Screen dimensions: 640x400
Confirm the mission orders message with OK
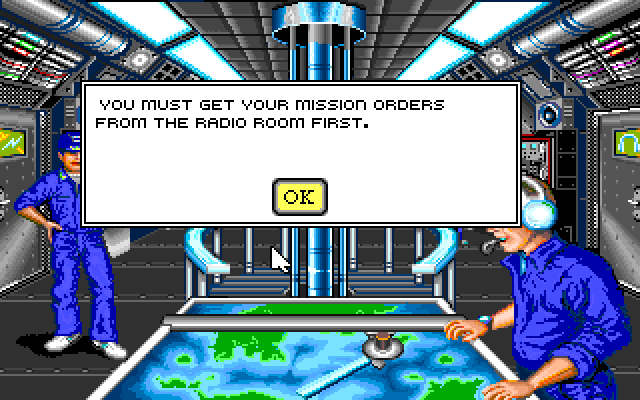[x=298, y=196]
